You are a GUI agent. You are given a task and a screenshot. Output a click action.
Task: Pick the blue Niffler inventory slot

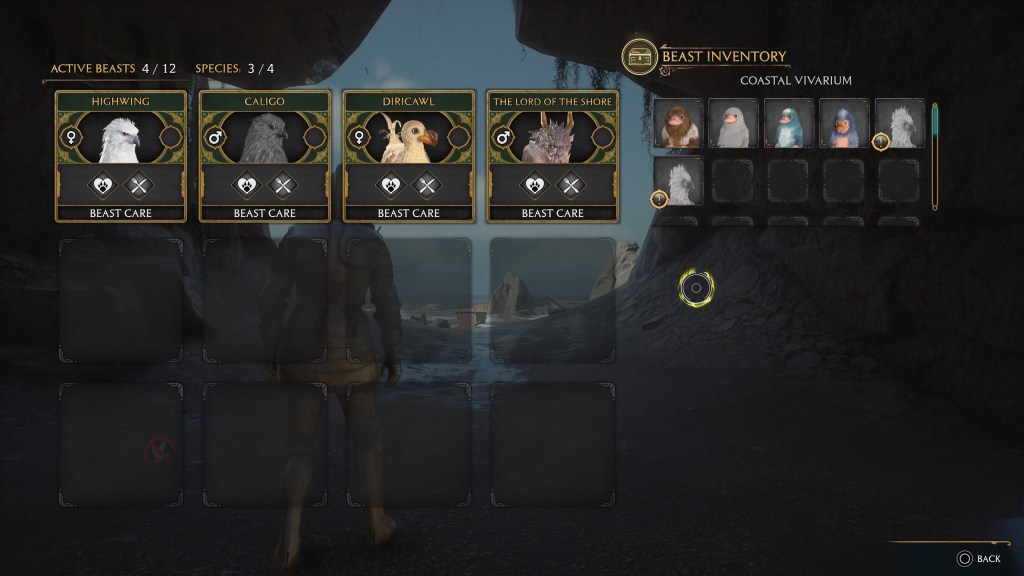tap(844, 124)
